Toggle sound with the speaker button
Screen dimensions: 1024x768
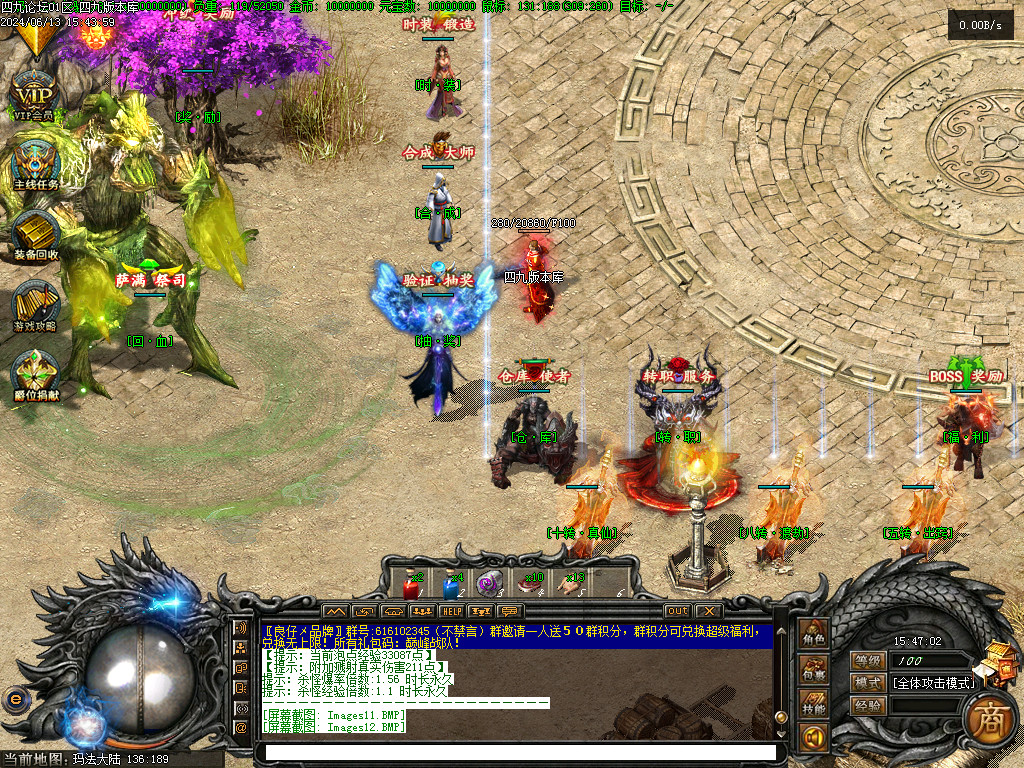tap(814, 739)
